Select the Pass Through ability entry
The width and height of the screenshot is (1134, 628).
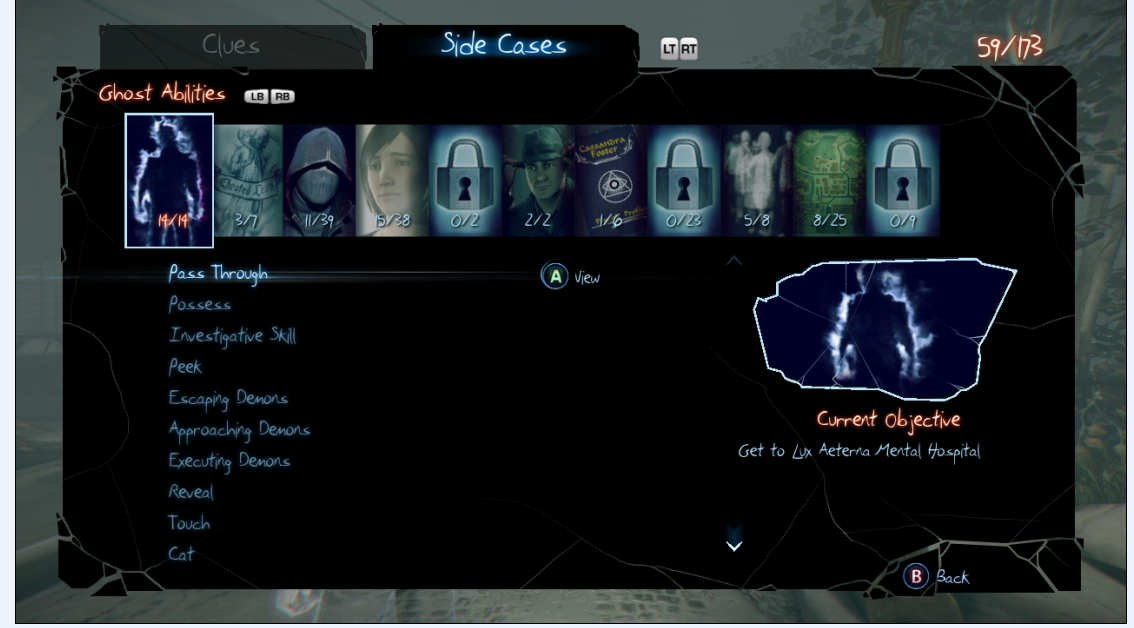[218, 274]
